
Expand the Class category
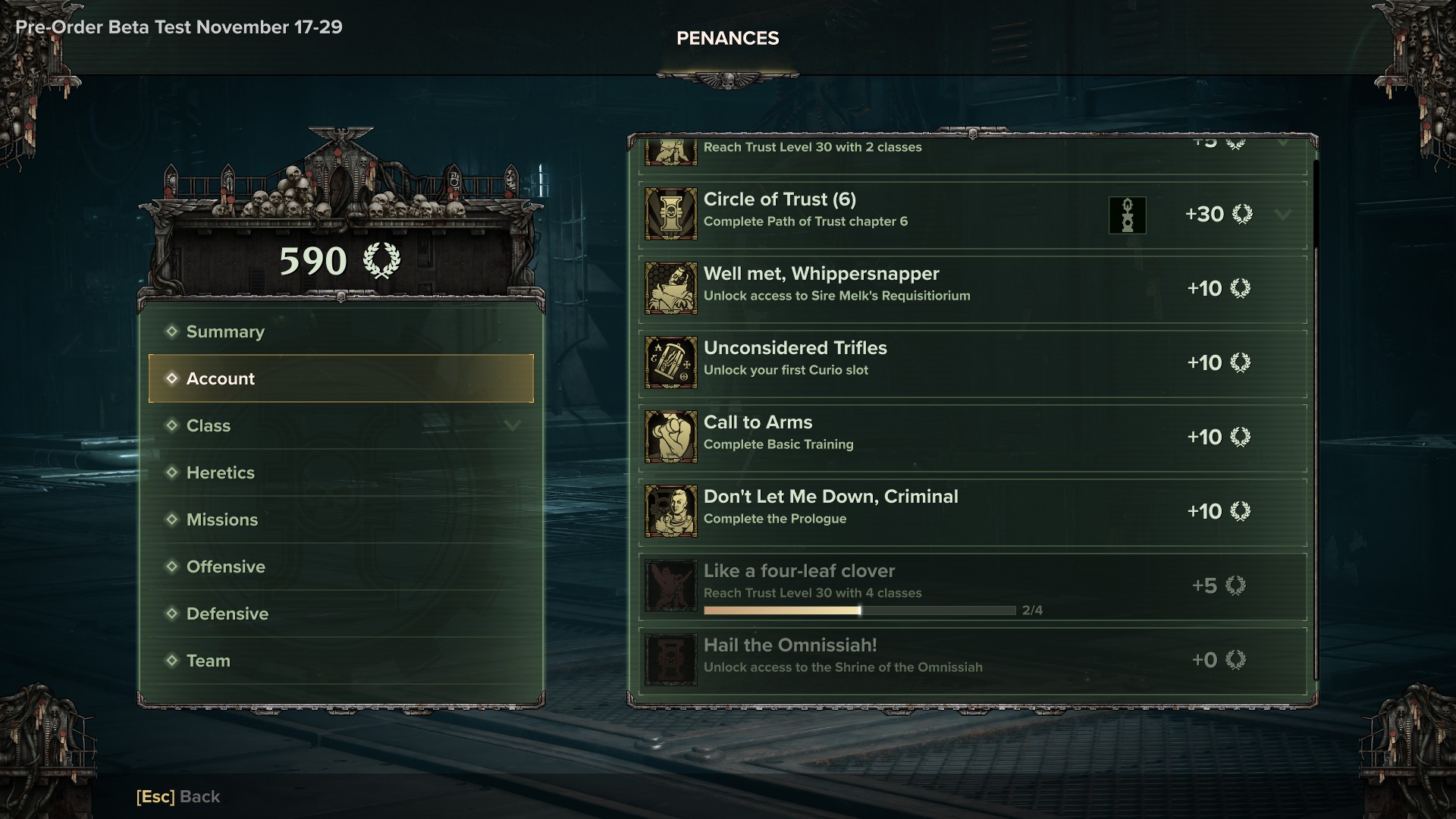pyautogui.click(x=512, y=425)
